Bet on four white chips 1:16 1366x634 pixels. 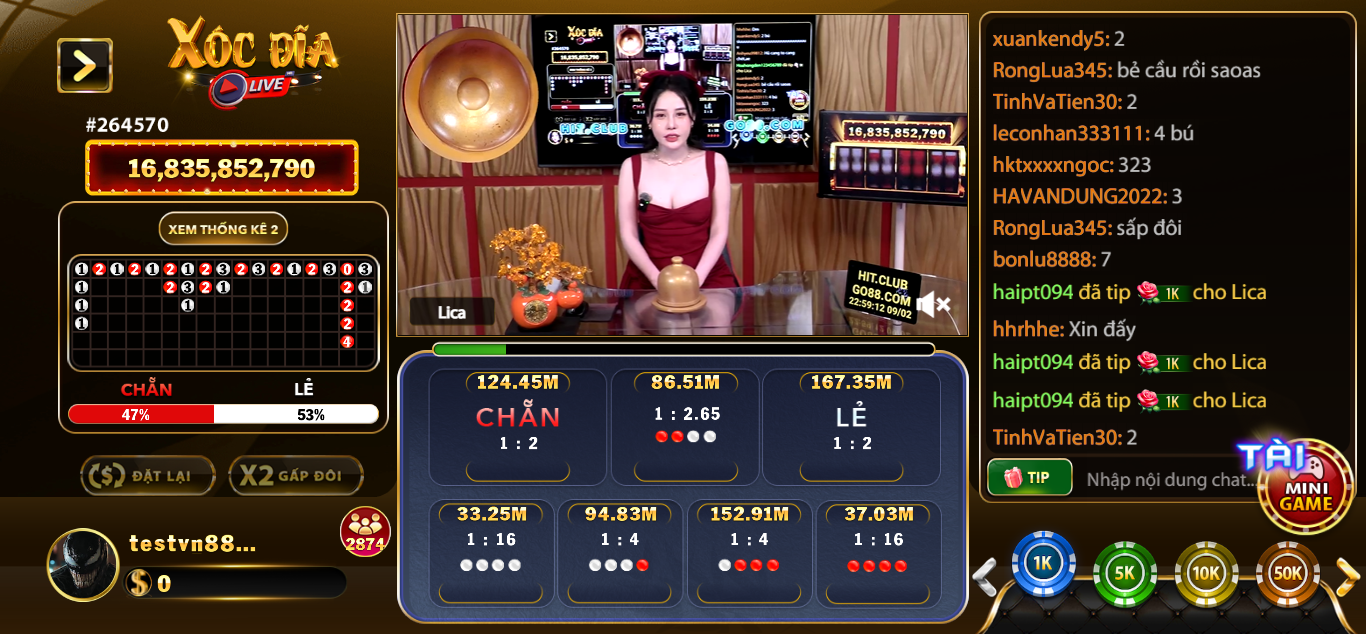[x=490, y=555]
